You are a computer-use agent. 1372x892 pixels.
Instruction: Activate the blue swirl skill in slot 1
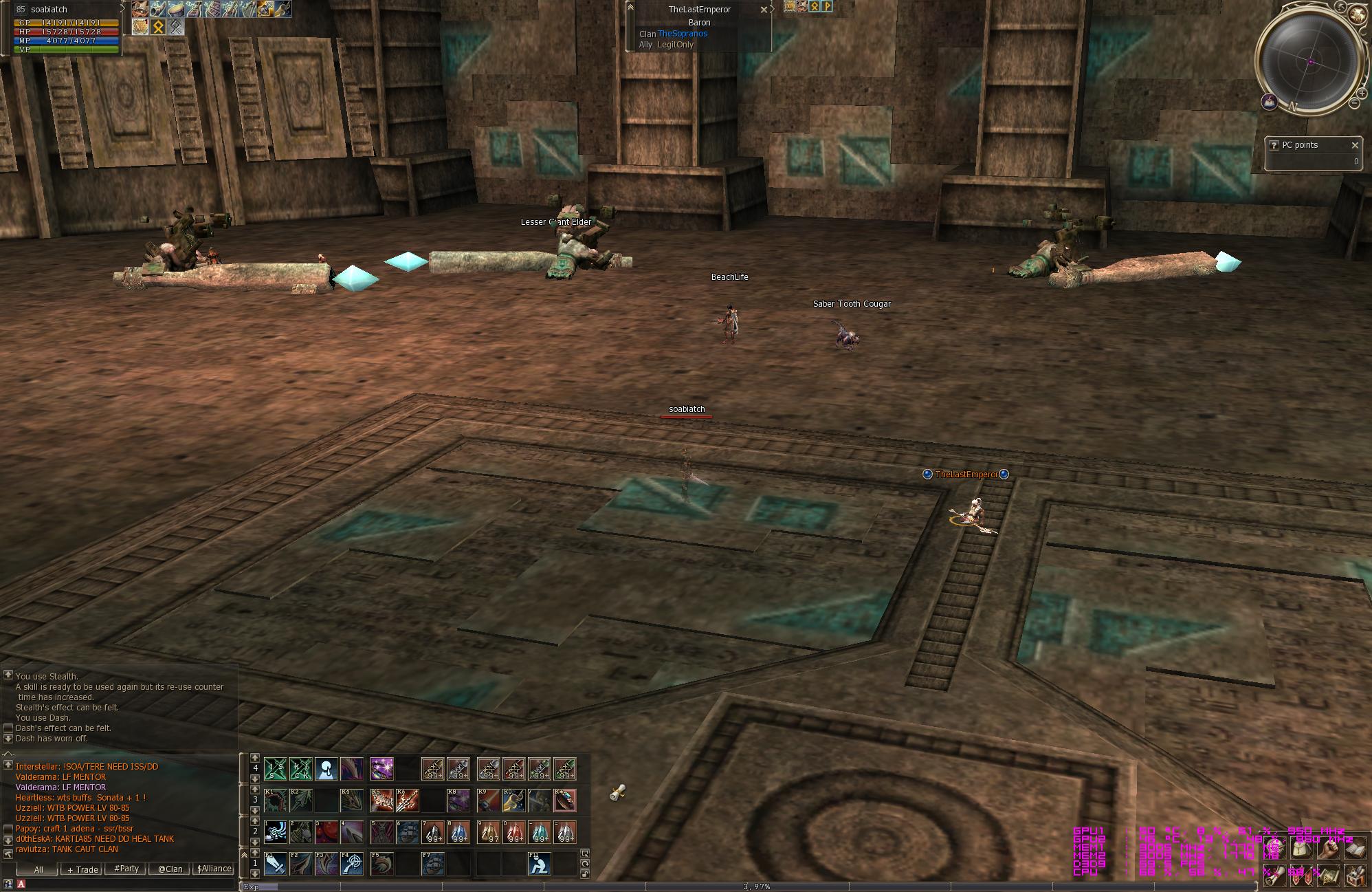point(276,832)
